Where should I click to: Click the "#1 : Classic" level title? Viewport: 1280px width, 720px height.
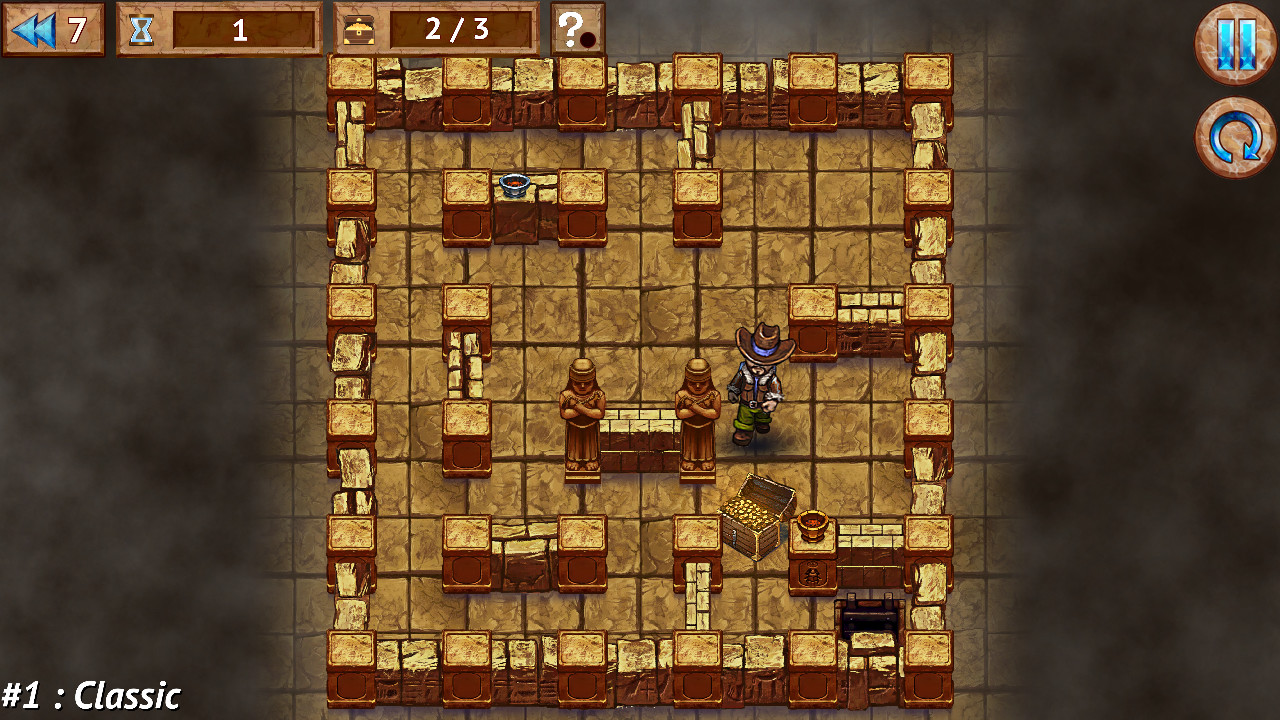coord(90,692)
